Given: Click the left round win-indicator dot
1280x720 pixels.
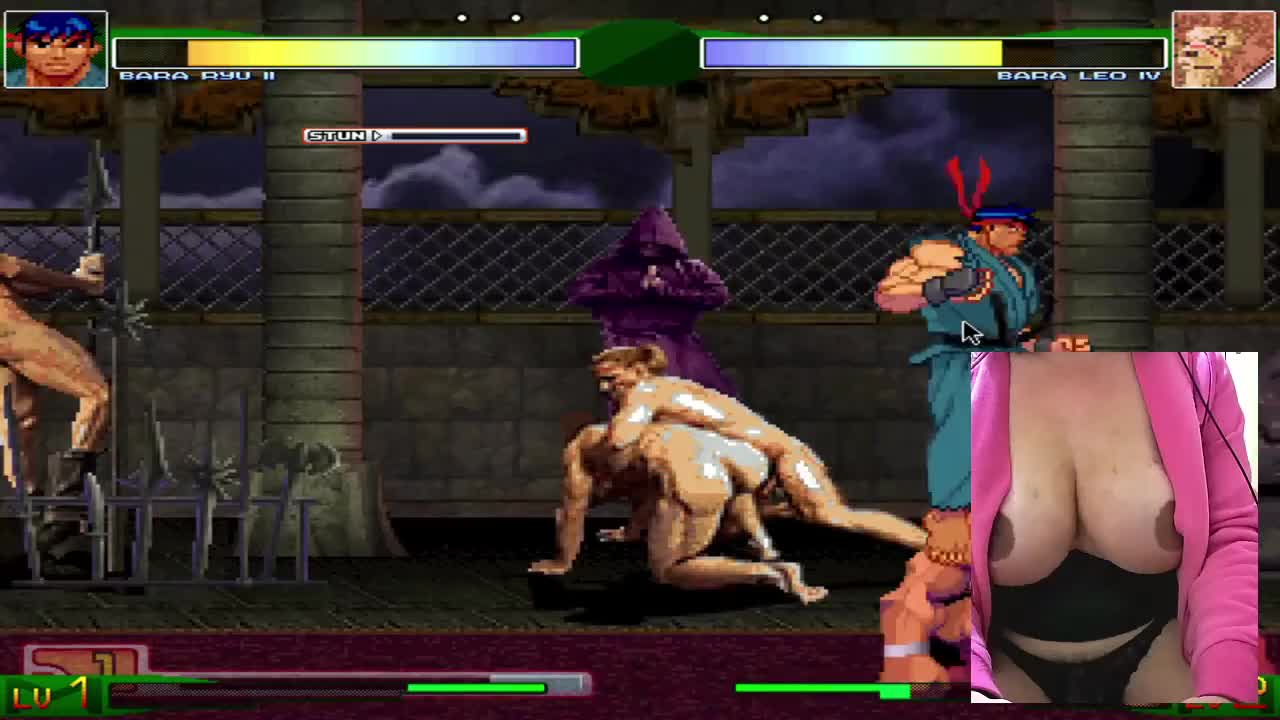Looking at the screenshot, I should (461, 17).
